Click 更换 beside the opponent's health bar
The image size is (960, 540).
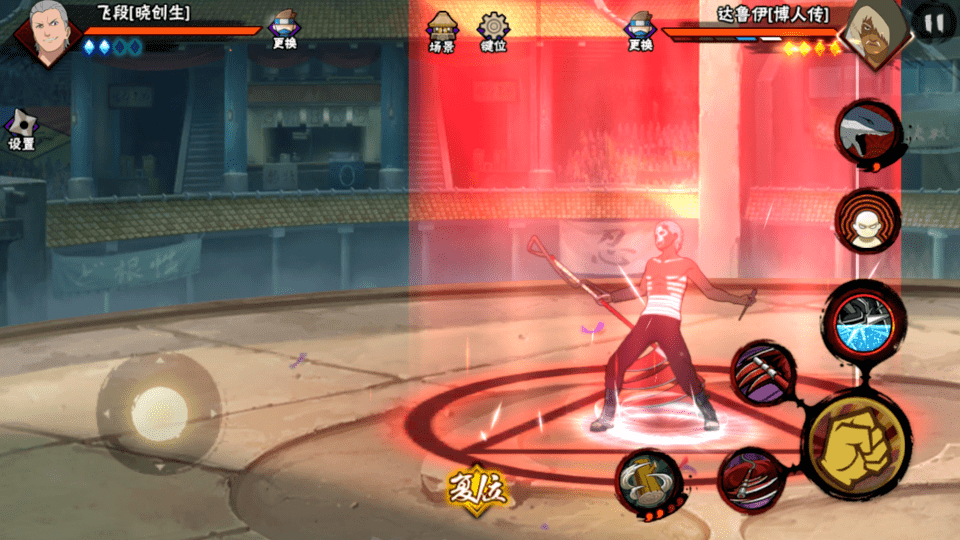pos(640,32)
